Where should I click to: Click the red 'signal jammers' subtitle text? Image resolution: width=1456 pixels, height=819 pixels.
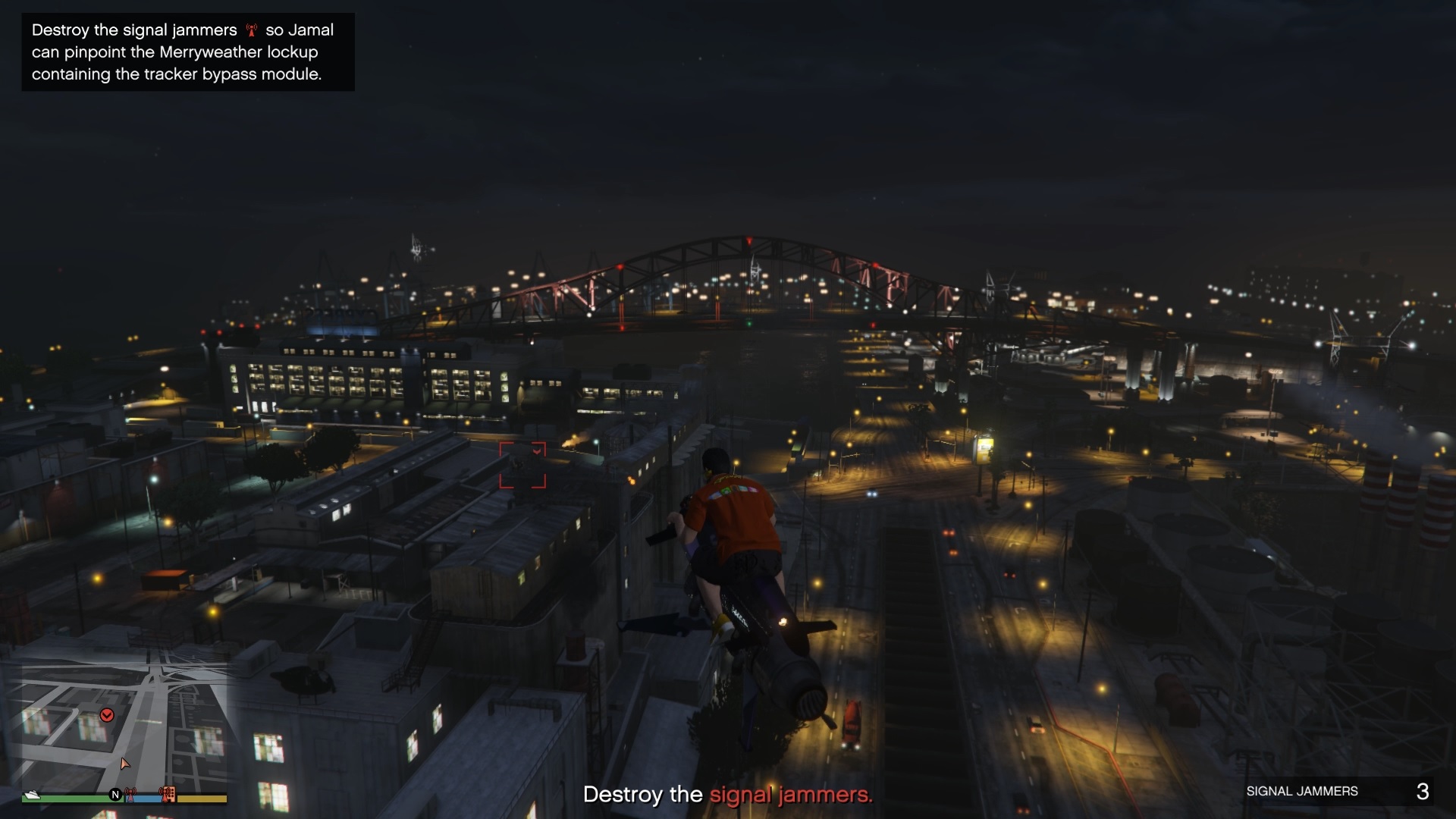click(x=791, y=795)
